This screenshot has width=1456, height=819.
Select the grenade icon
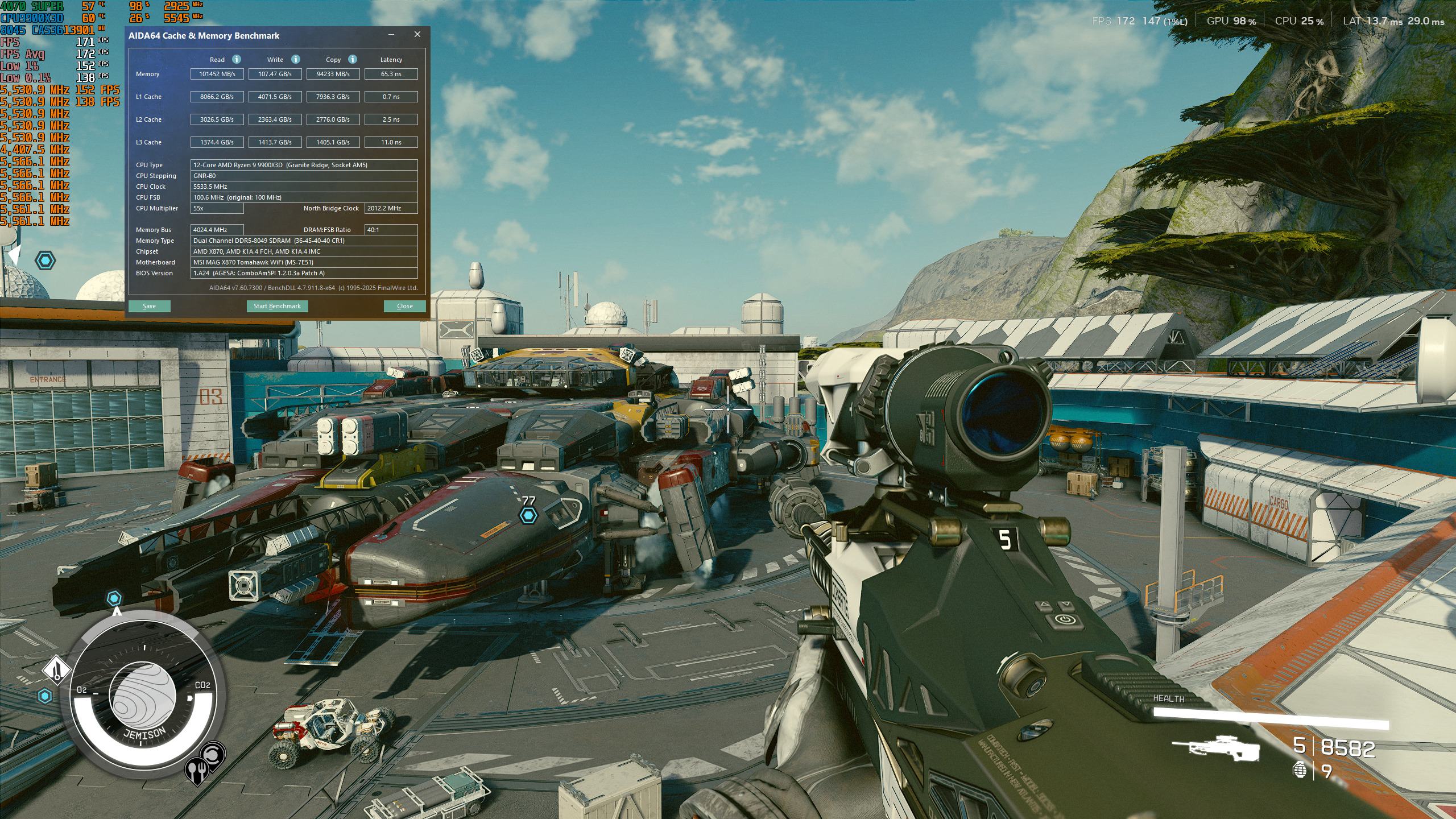1299,771
